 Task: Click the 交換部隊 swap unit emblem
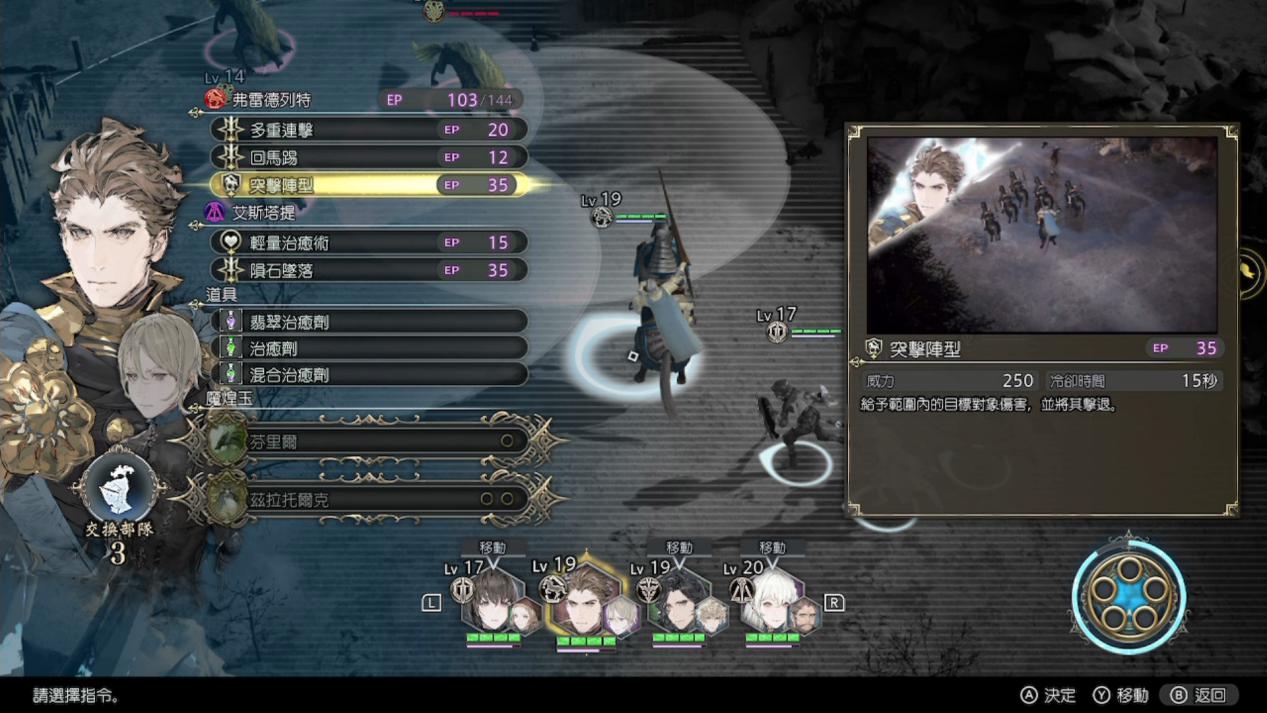tap(119, 492)
